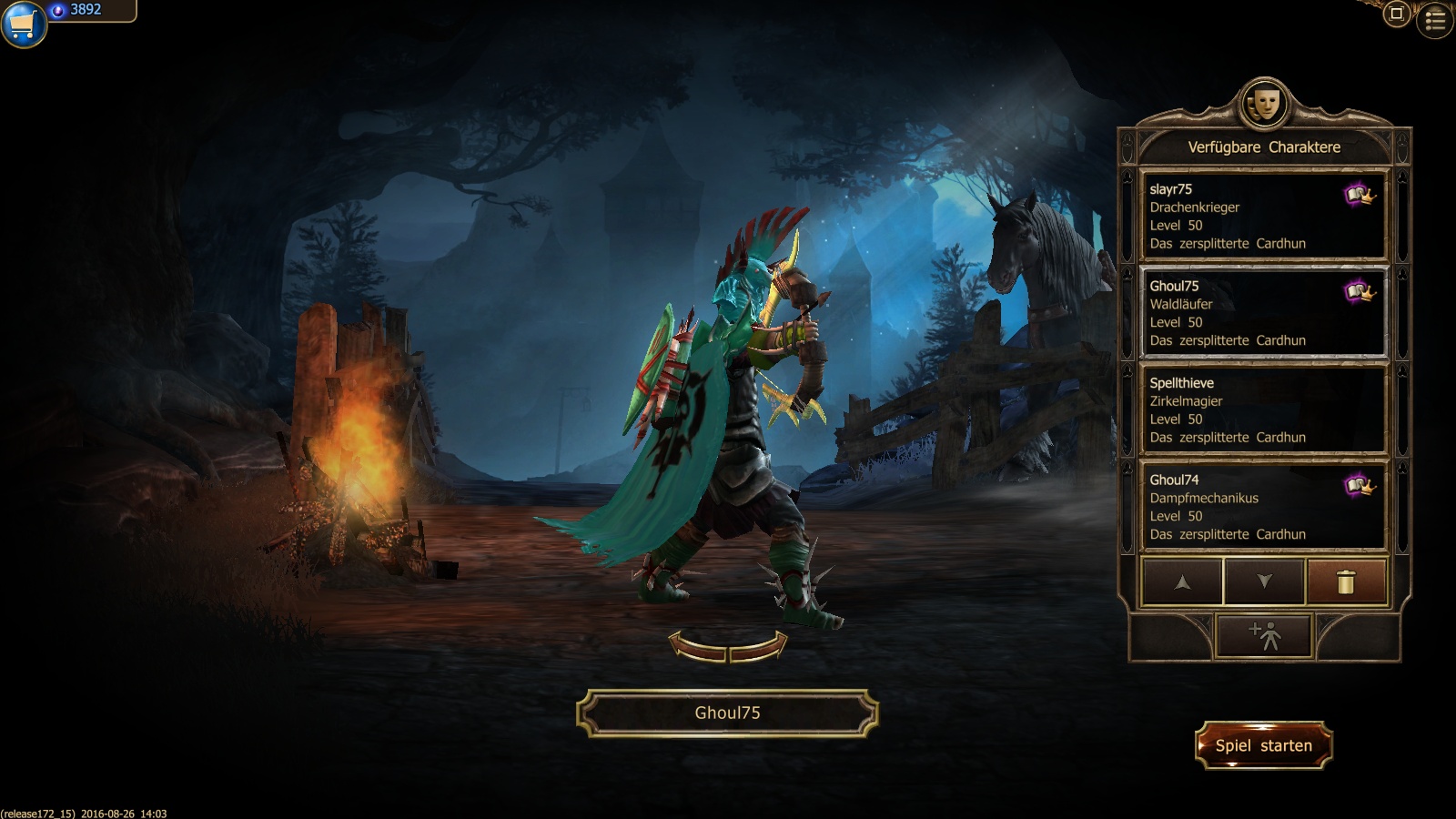This screenshot has width=1456, height=819.
Task: Pick the Spellthieve Zirkelmagier character
Action: click(1263, 409)
